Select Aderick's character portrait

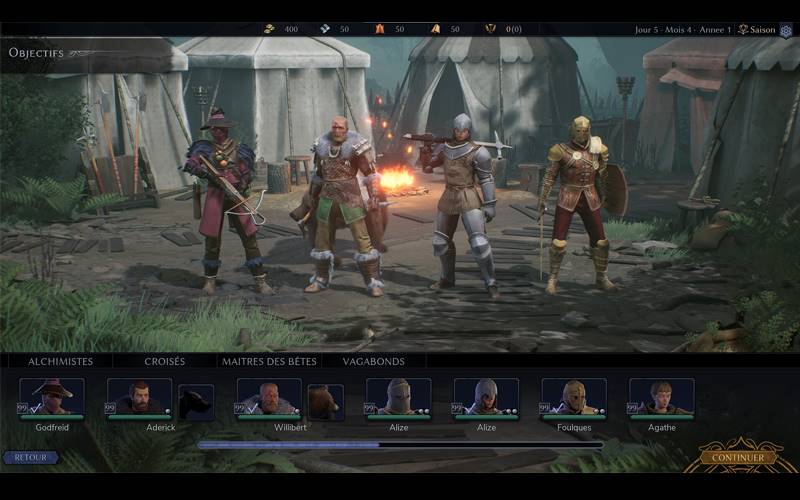pyautogui.click(x=139, y=396)
